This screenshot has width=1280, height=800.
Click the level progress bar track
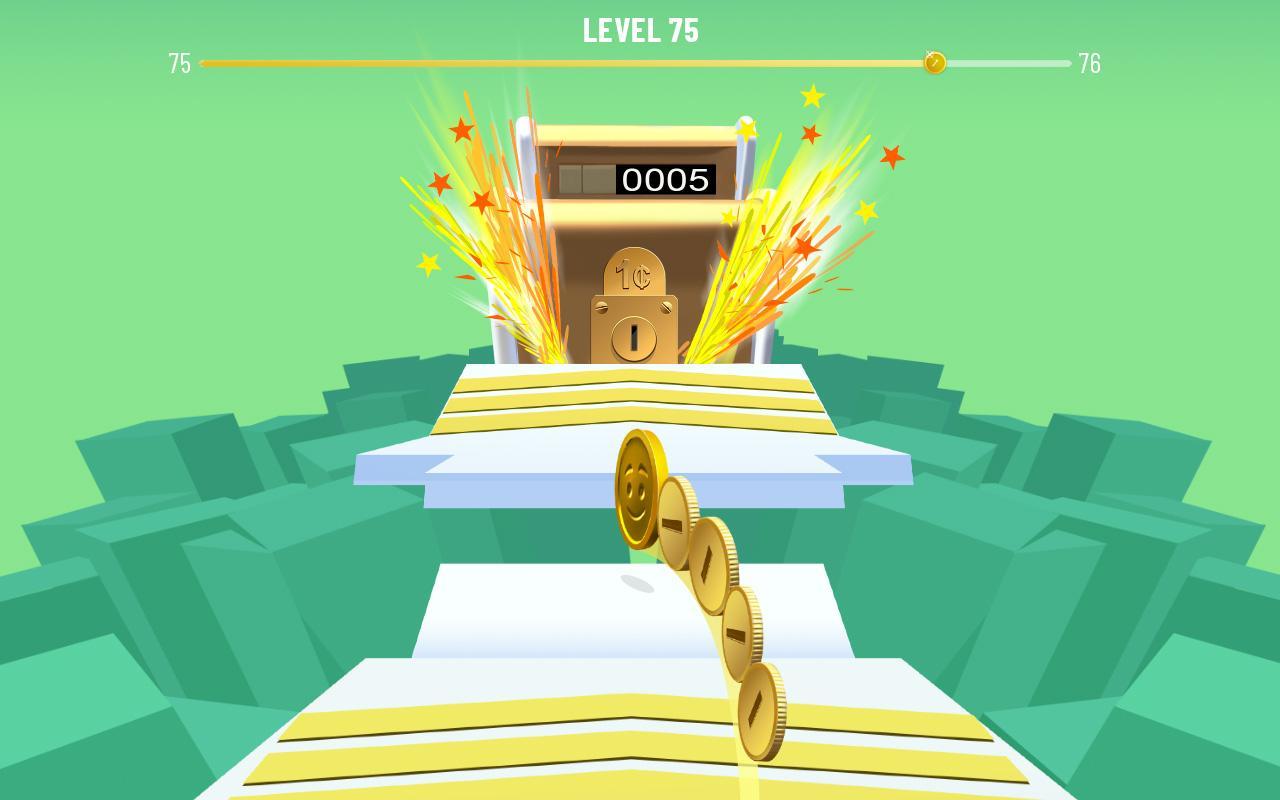[560, 62]
